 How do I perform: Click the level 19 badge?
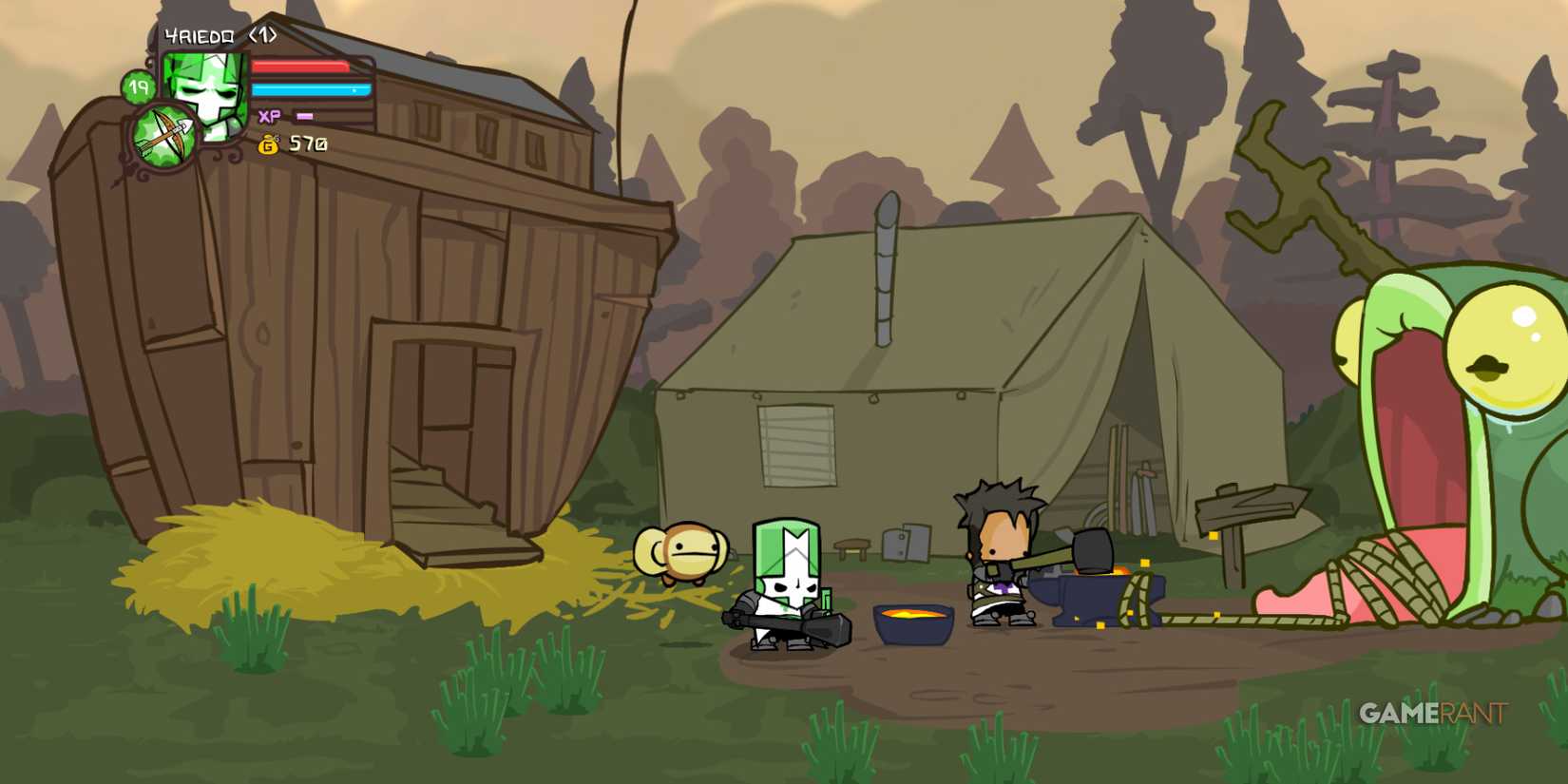(139, 86)
